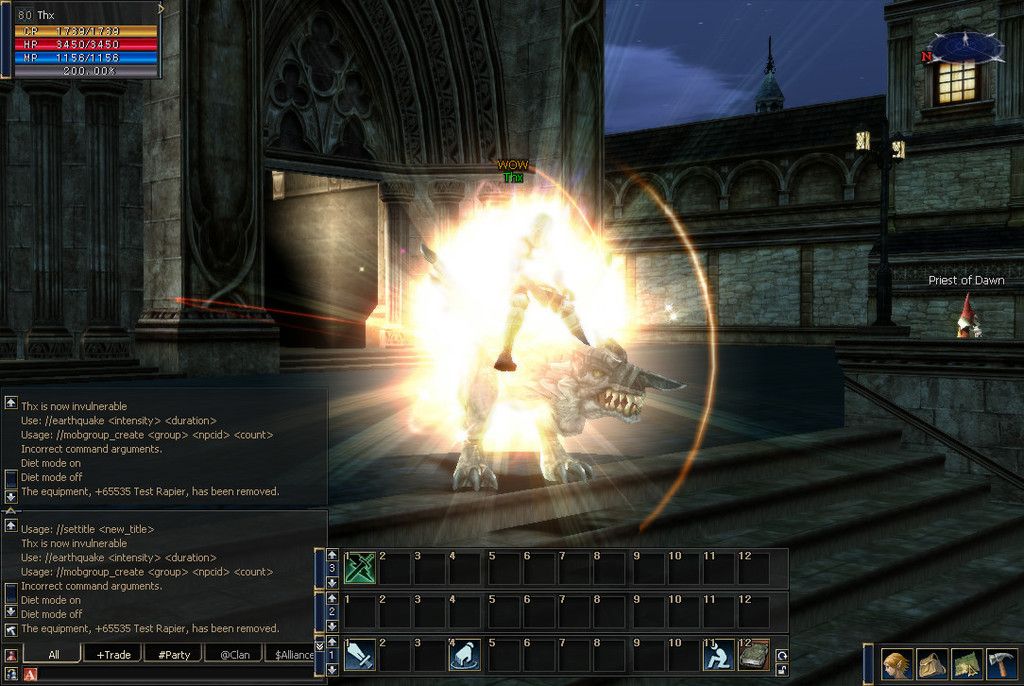Open the inventory bag
This screenshot has height=686, width=1024.
coord(932,664)
